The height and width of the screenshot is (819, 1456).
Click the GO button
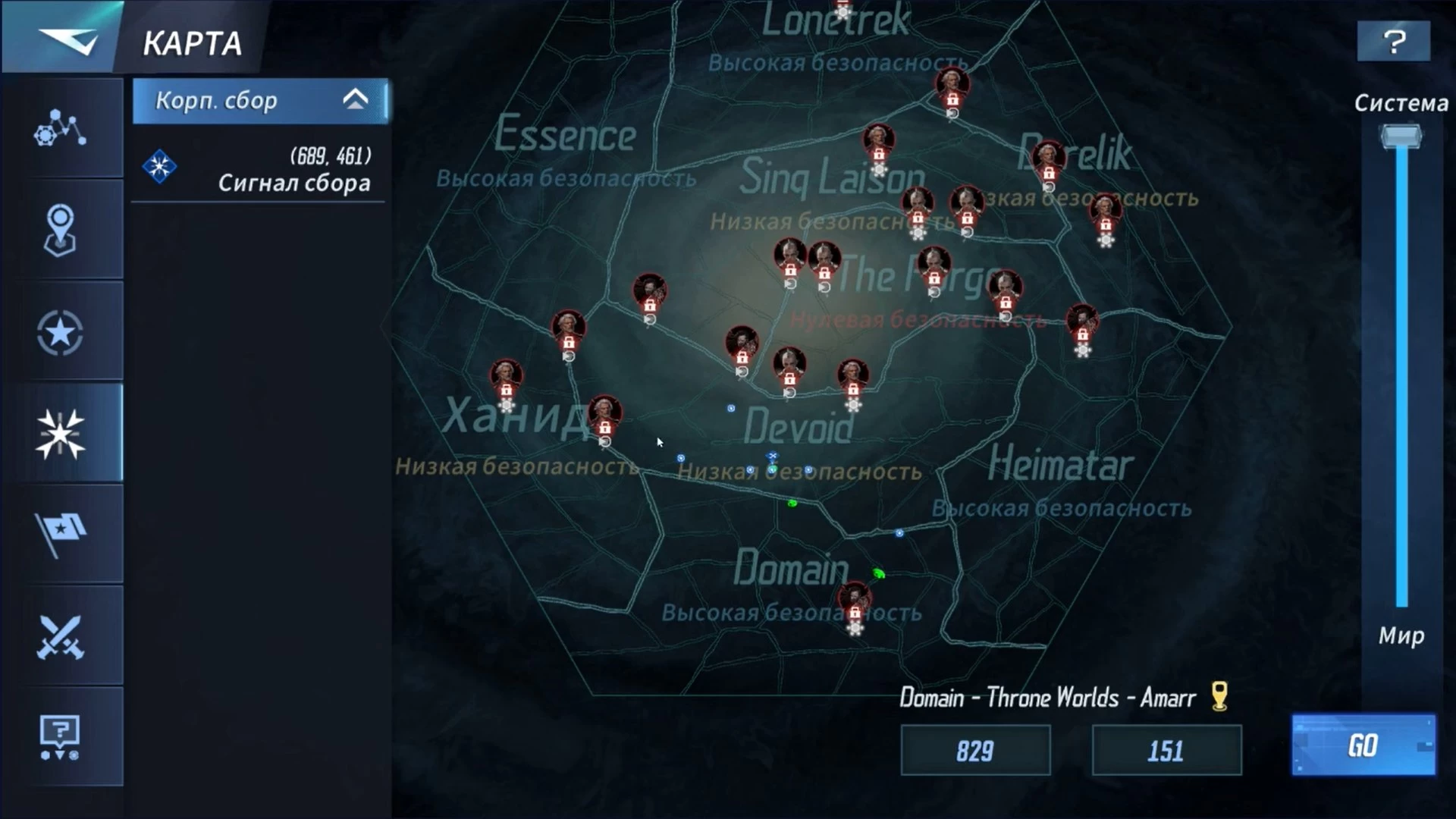[x=1363, y=745]
